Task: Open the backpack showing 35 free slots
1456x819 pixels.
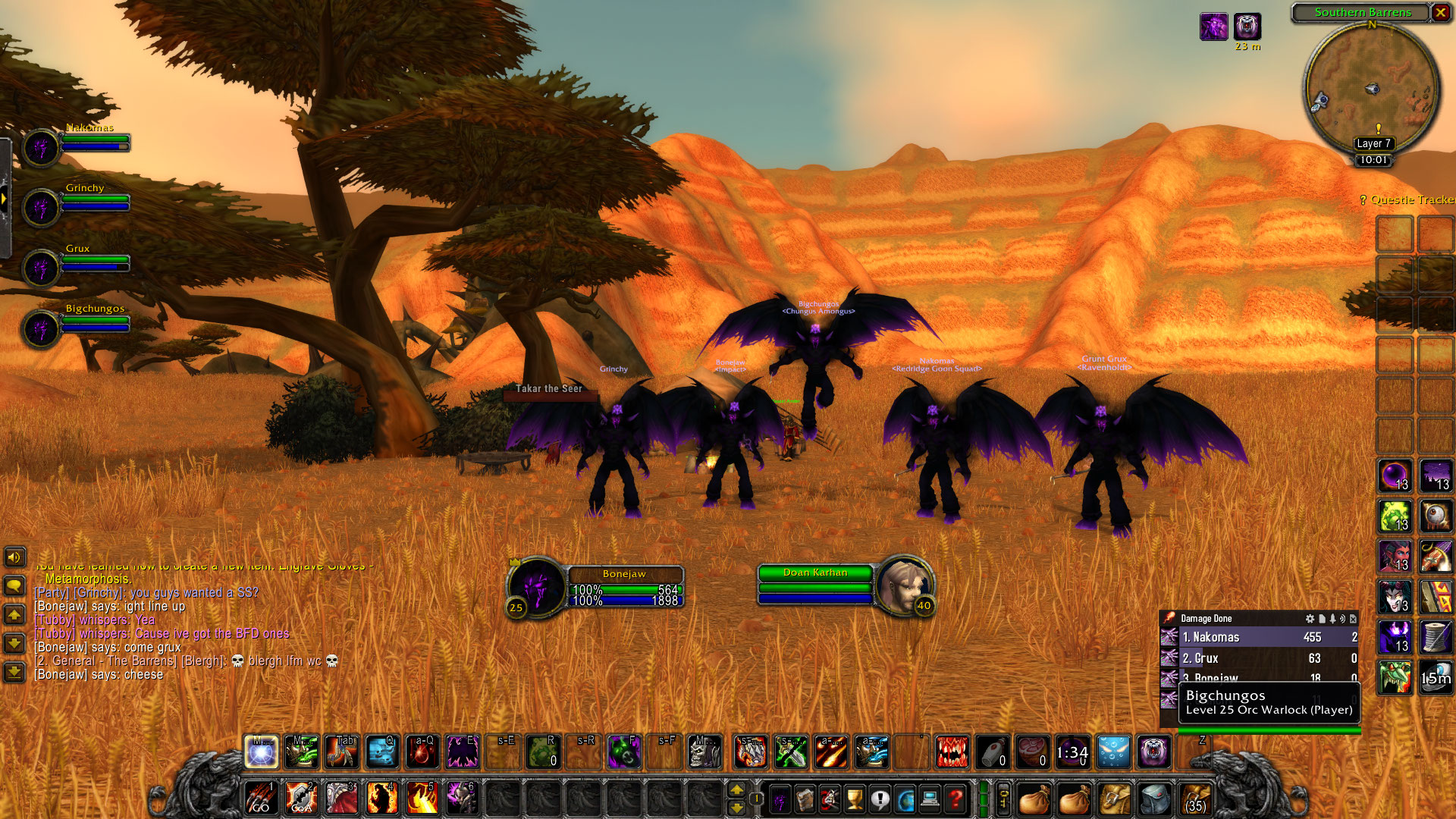Action: pos(1195,799)
